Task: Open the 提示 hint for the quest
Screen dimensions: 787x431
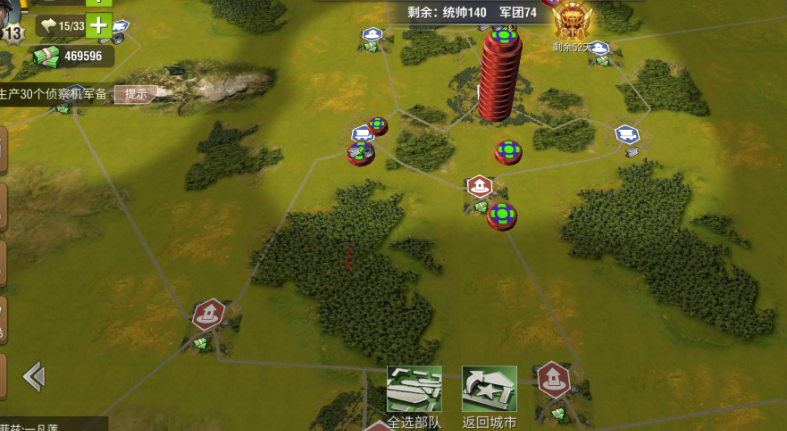Action: pos(136,94)
